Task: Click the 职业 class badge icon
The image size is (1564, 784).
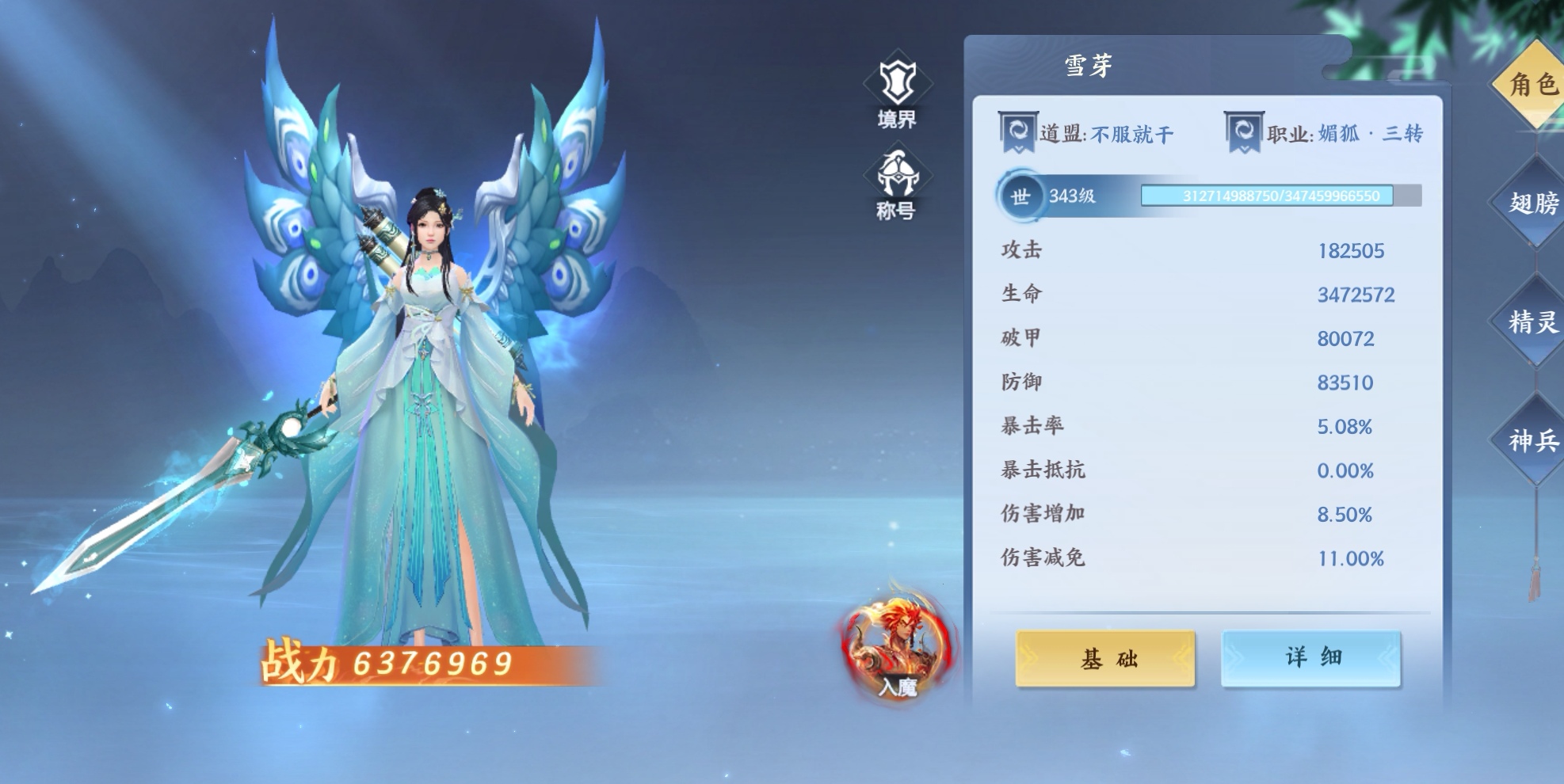Action: click(x=1244, y=132)
